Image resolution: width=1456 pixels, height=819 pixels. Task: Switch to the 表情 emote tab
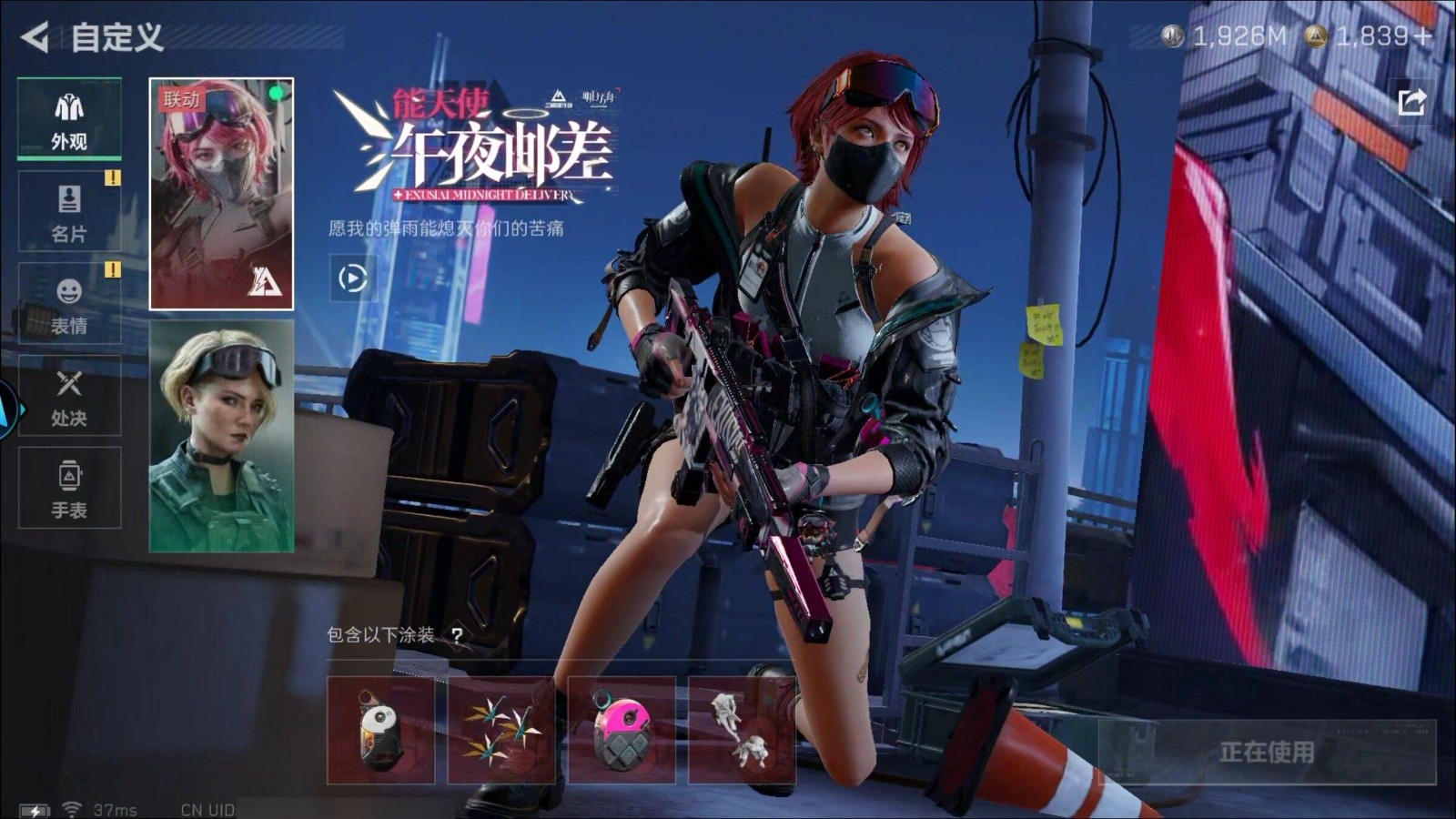69,304
